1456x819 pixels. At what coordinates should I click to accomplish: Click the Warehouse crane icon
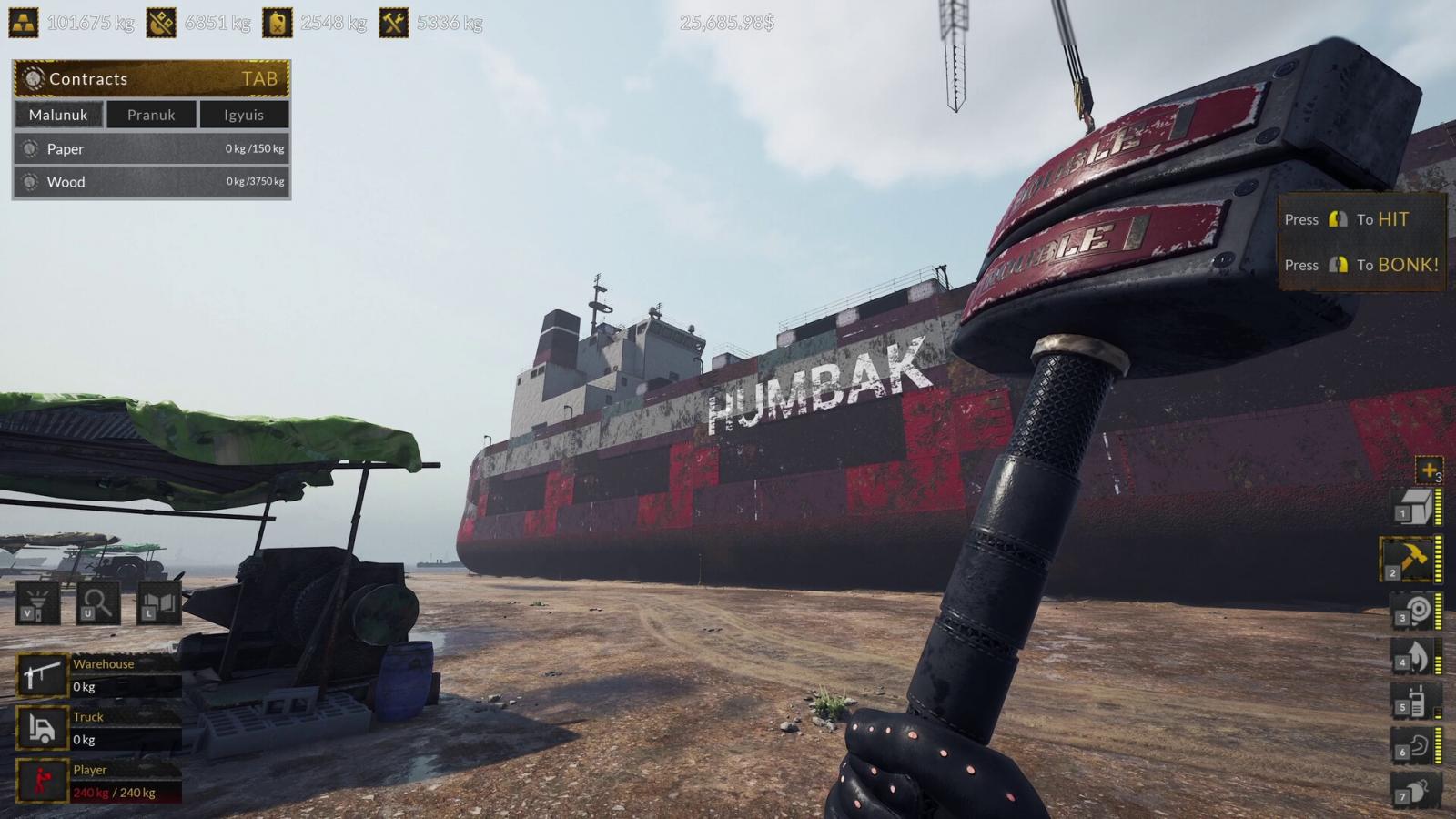click(x=42, y=675)
